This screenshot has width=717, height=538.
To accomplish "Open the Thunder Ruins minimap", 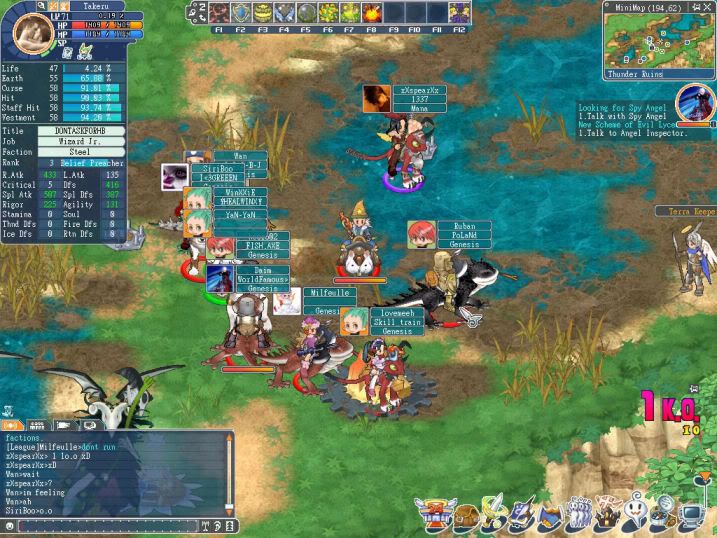I will tap(658, 42).
